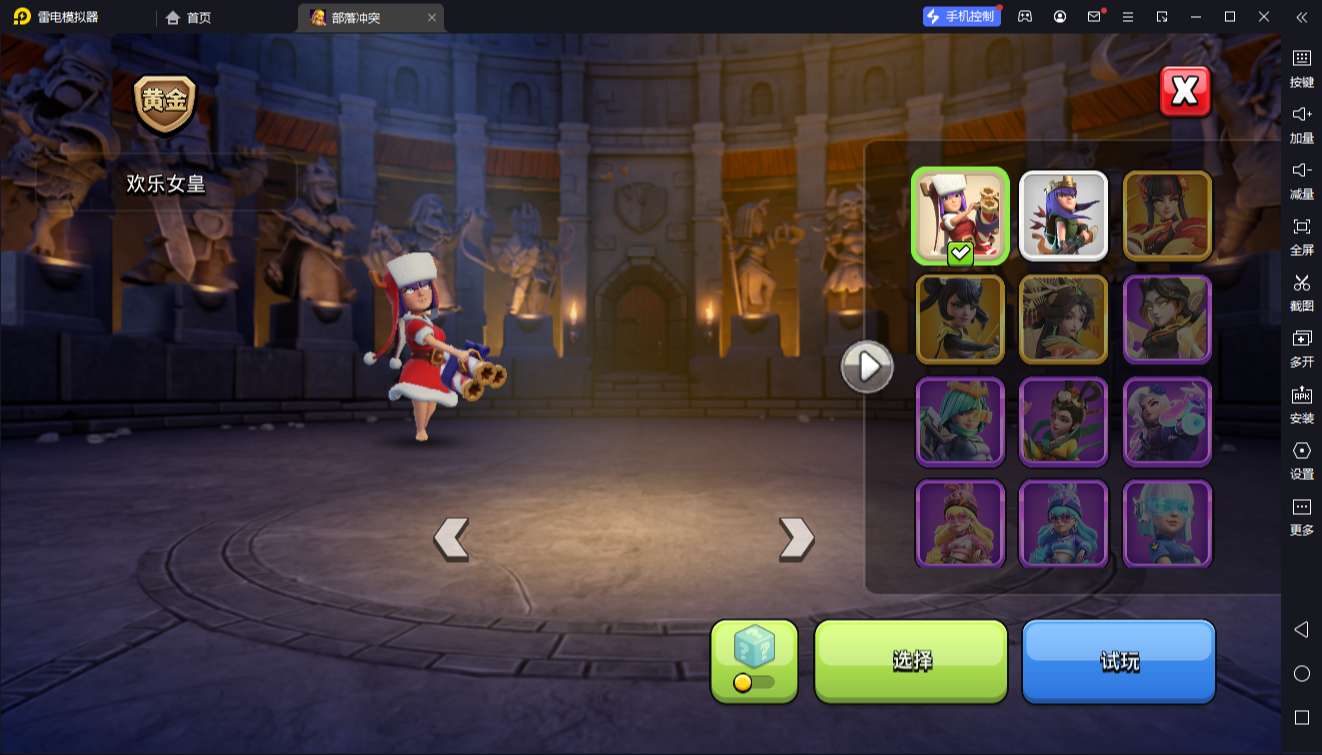This screenshot has width=1322, height=755.
Task: Take a screenshot with 截图 tool
Action: point(1301,292)
